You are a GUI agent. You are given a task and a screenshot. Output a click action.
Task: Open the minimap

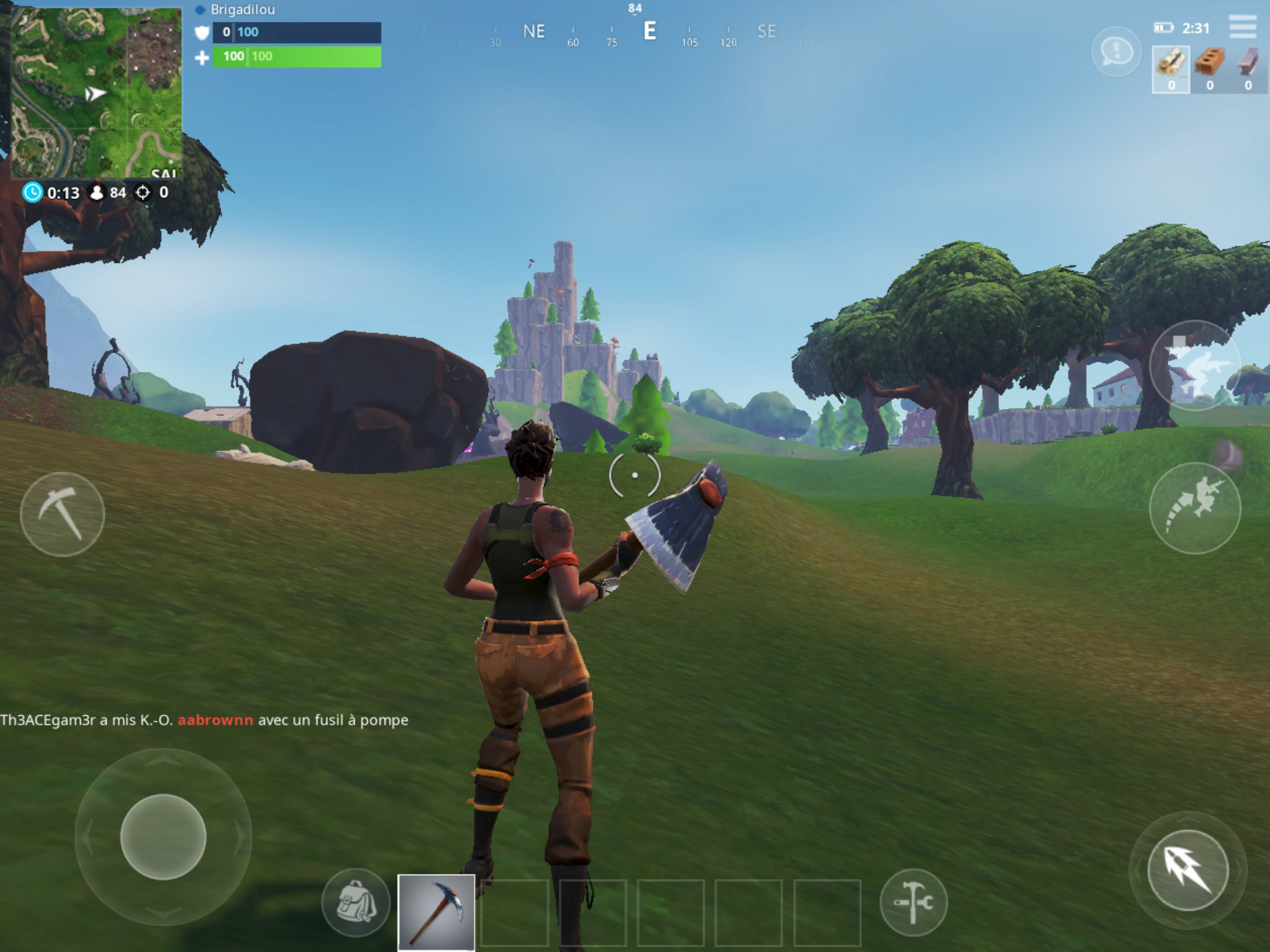click(96, 93)
